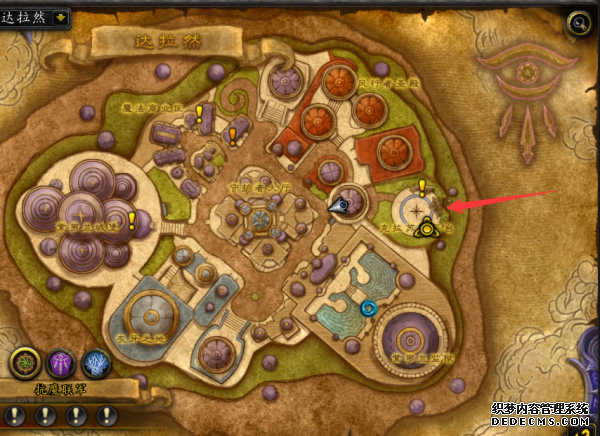Image resolution: width=600 pixels, height=436 pixels.
Task: Click the quest marker near 魔法商业区
Action: pyautogui.click(x=200, y=113)
